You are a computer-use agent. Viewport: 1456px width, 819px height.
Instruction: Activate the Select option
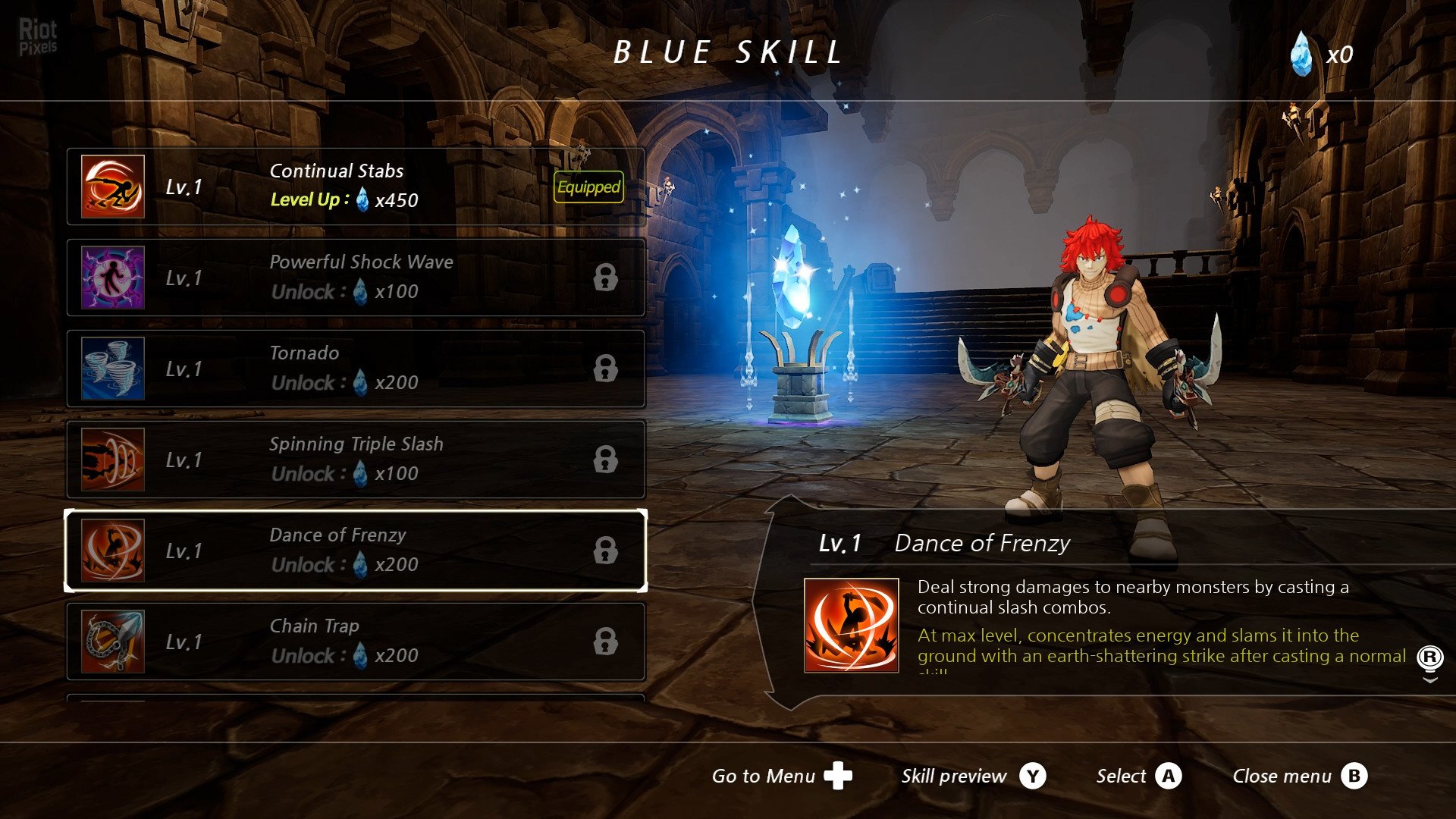1138,776
